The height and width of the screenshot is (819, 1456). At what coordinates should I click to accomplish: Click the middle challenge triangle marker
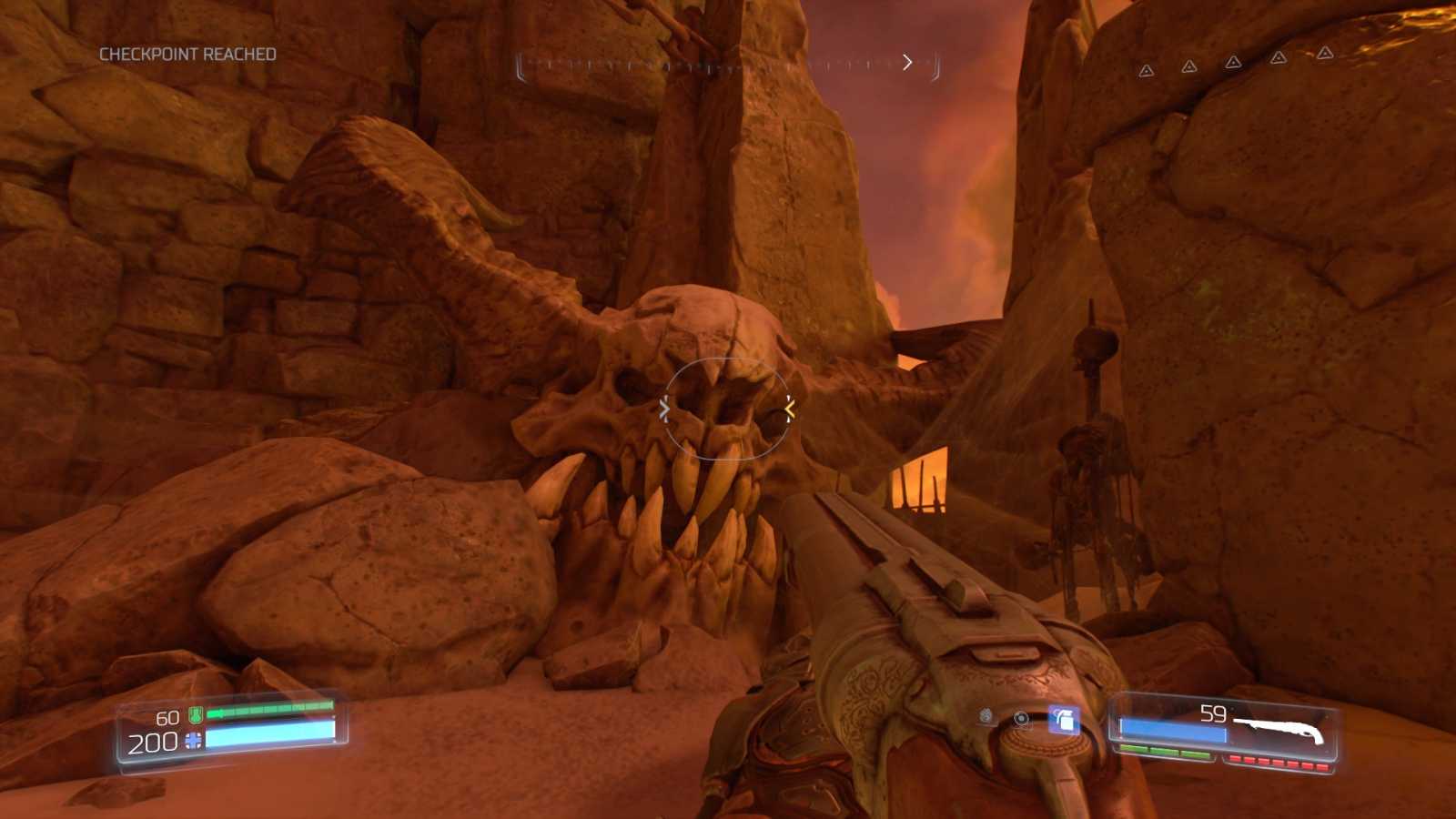coord(1233,62)
